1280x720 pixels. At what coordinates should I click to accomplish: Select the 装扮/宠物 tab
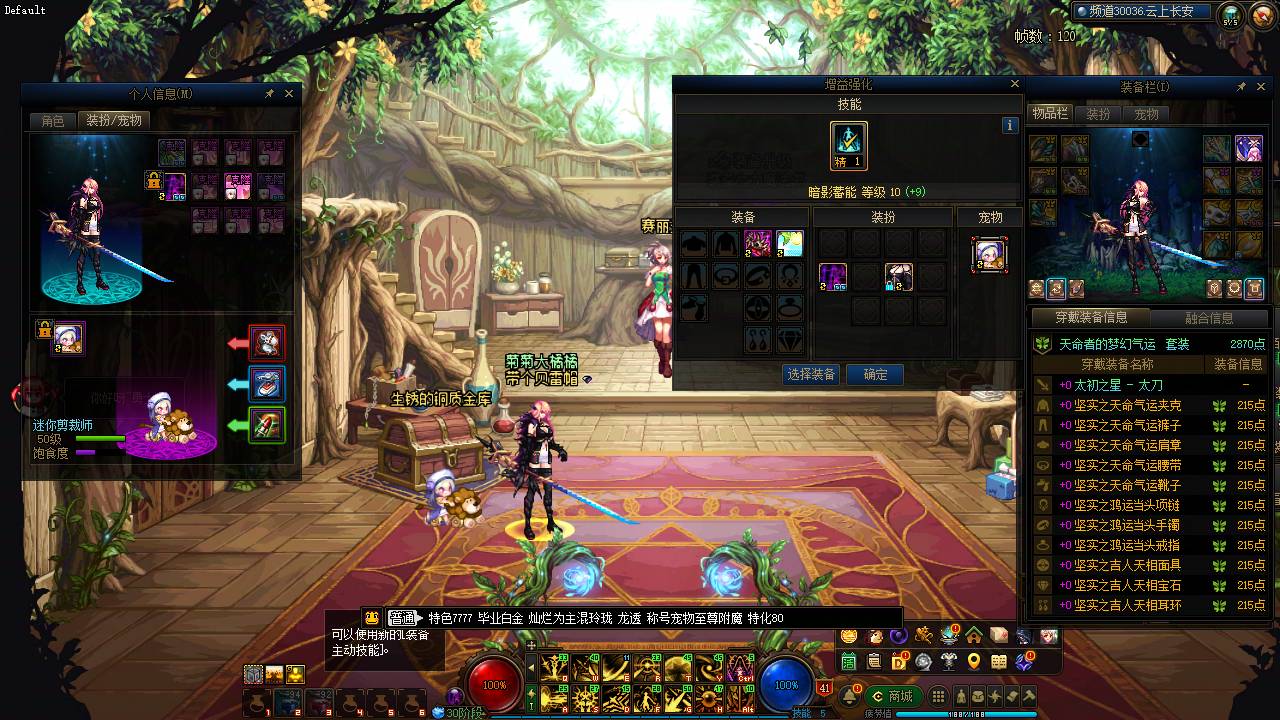pos(114,121)
